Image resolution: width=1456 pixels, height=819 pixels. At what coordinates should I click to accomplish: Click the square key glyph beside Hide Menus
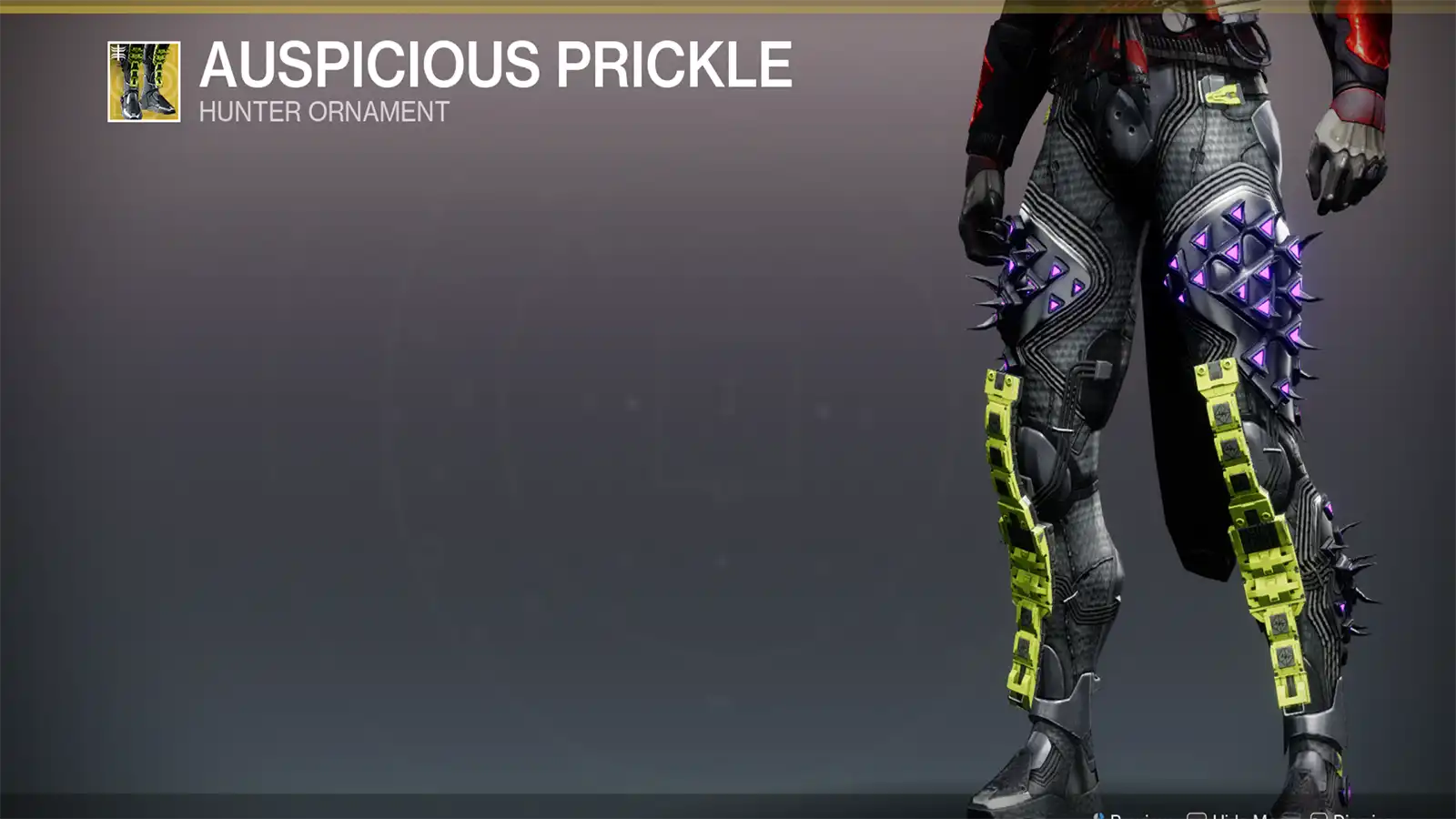[x=1194, y=814]
